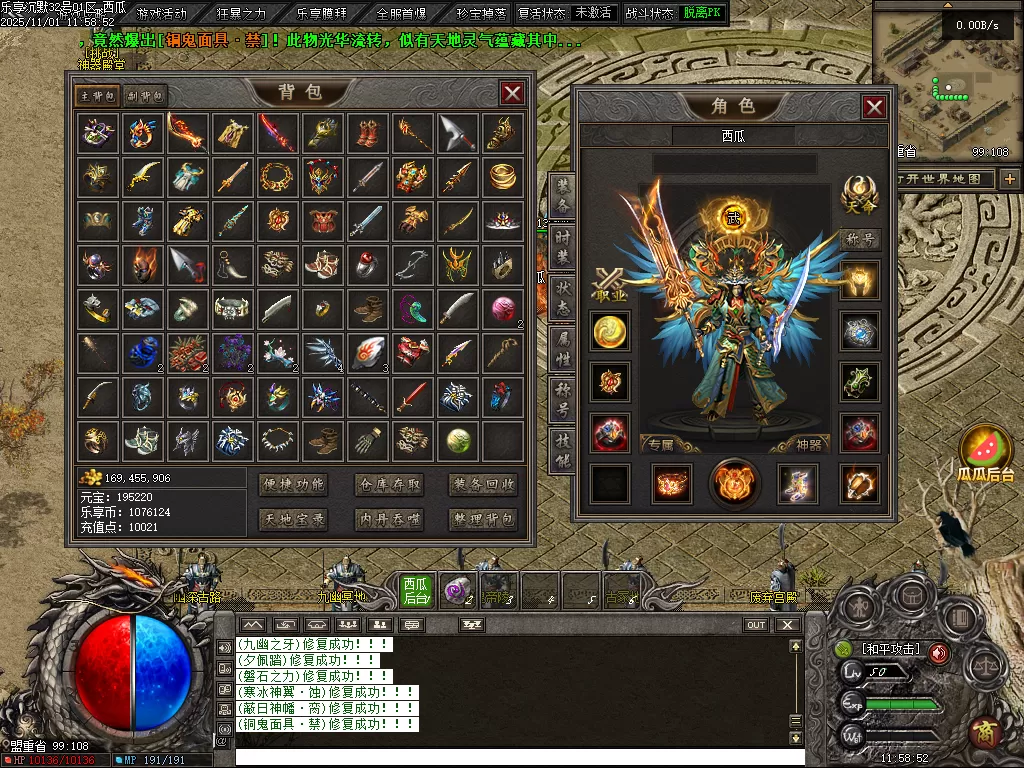This screenshot has height=768, width=1024.
Task: Open the 便捷功能 quick functions
Action: [293, 485]
